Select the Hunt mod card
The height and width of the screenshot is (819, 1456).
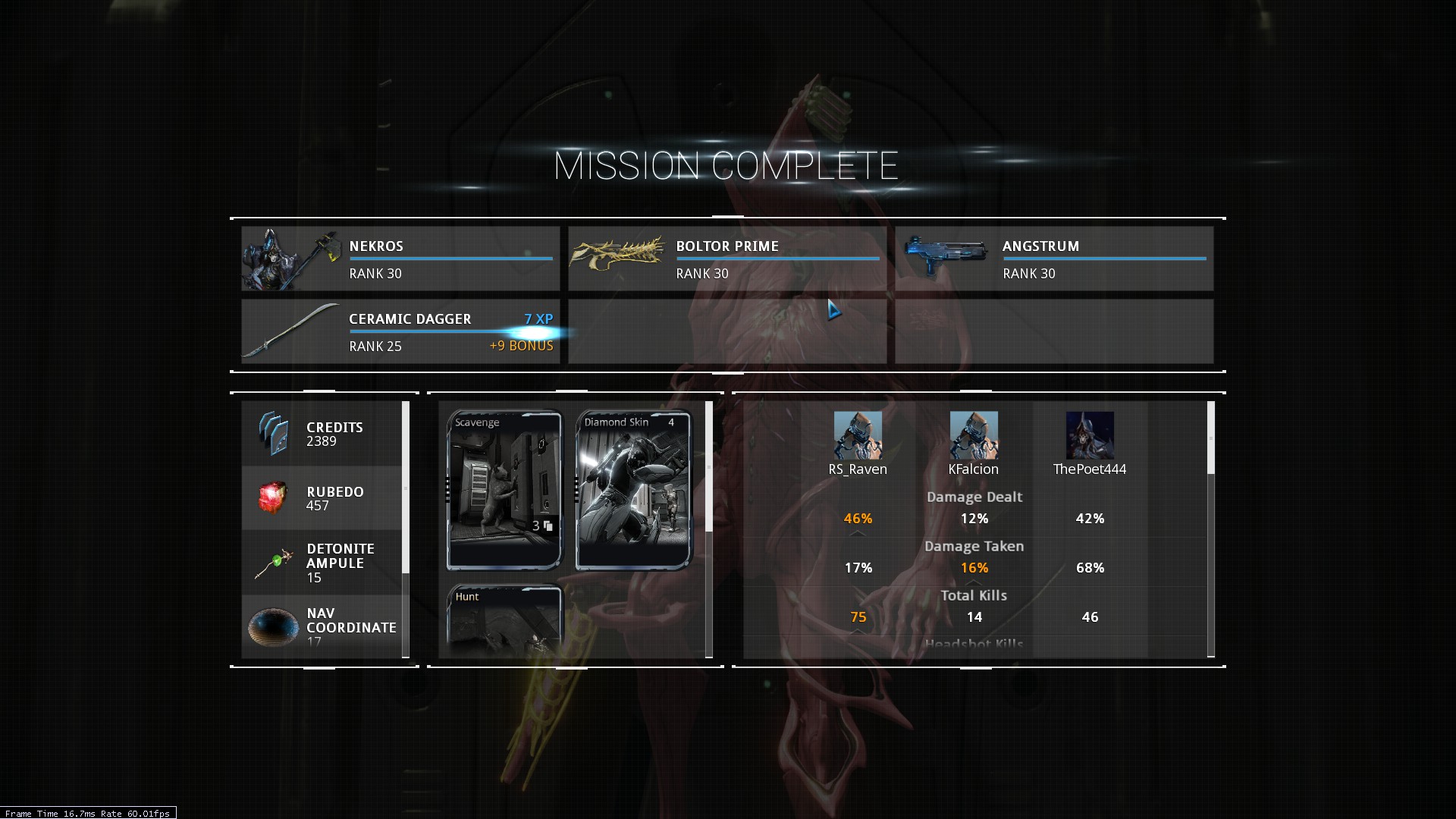click(x=504, y=618)
